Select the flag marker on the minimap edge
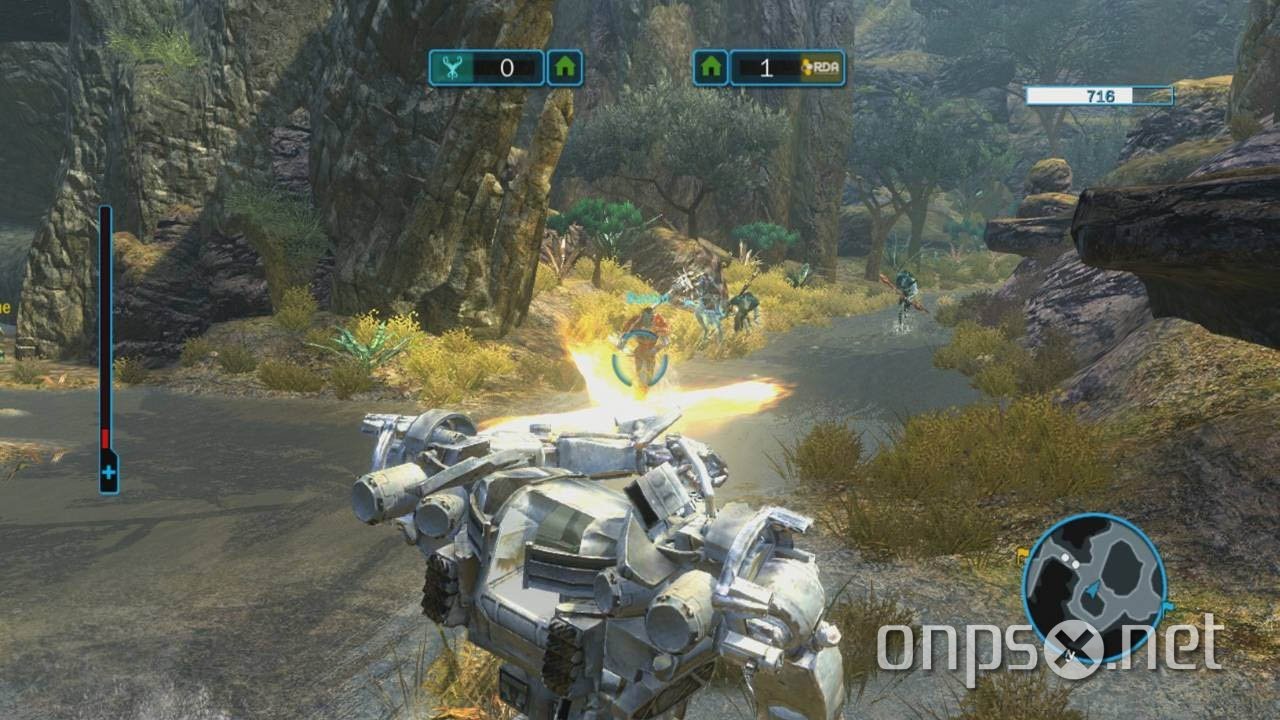Image resolution: width=1280 pixels, height=720 pixels. pos(1168,604)
